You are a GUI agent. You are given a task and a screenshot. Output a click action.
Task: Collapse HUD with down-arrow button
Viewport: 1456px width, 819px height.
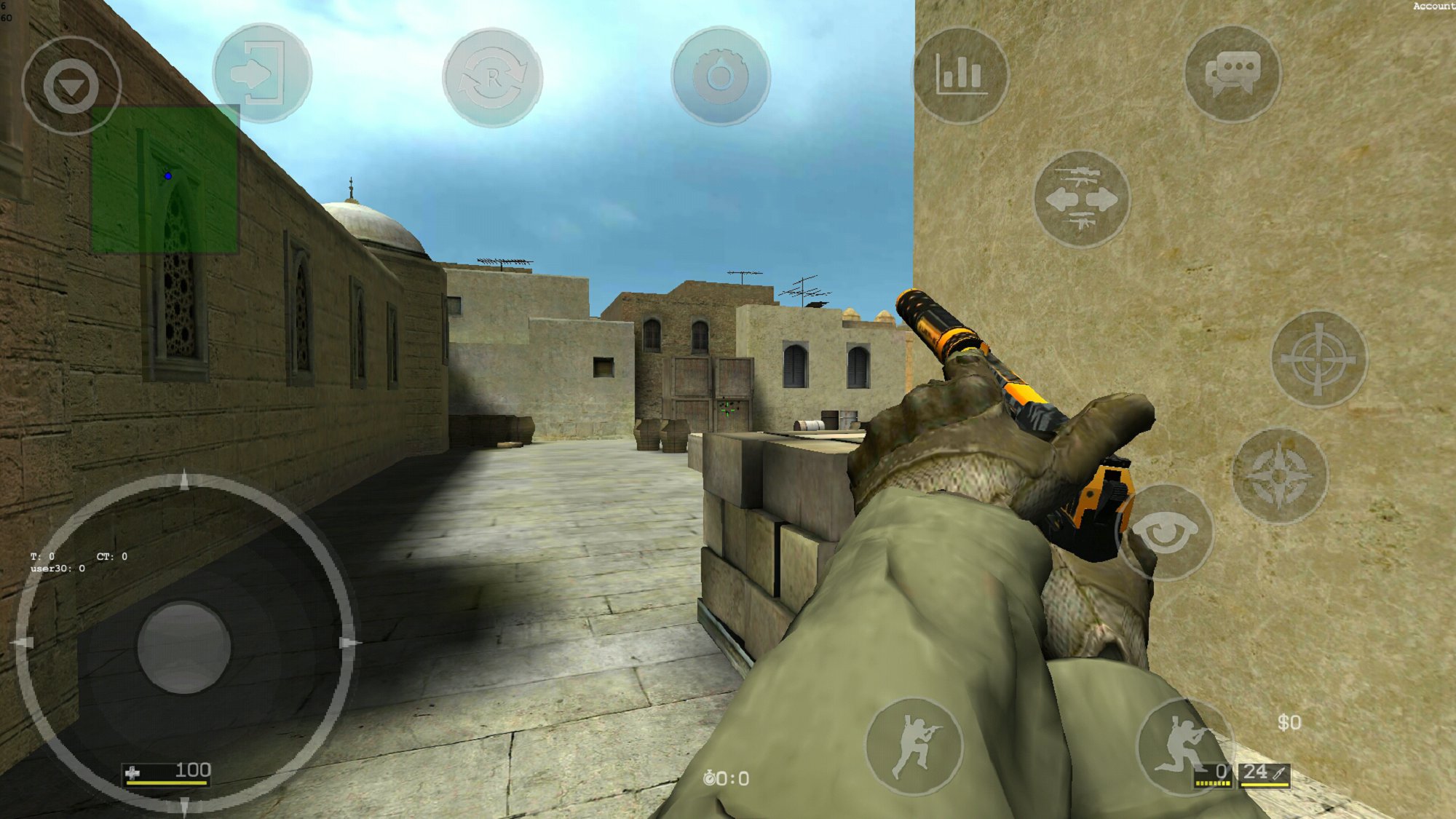tap(69, 86)
